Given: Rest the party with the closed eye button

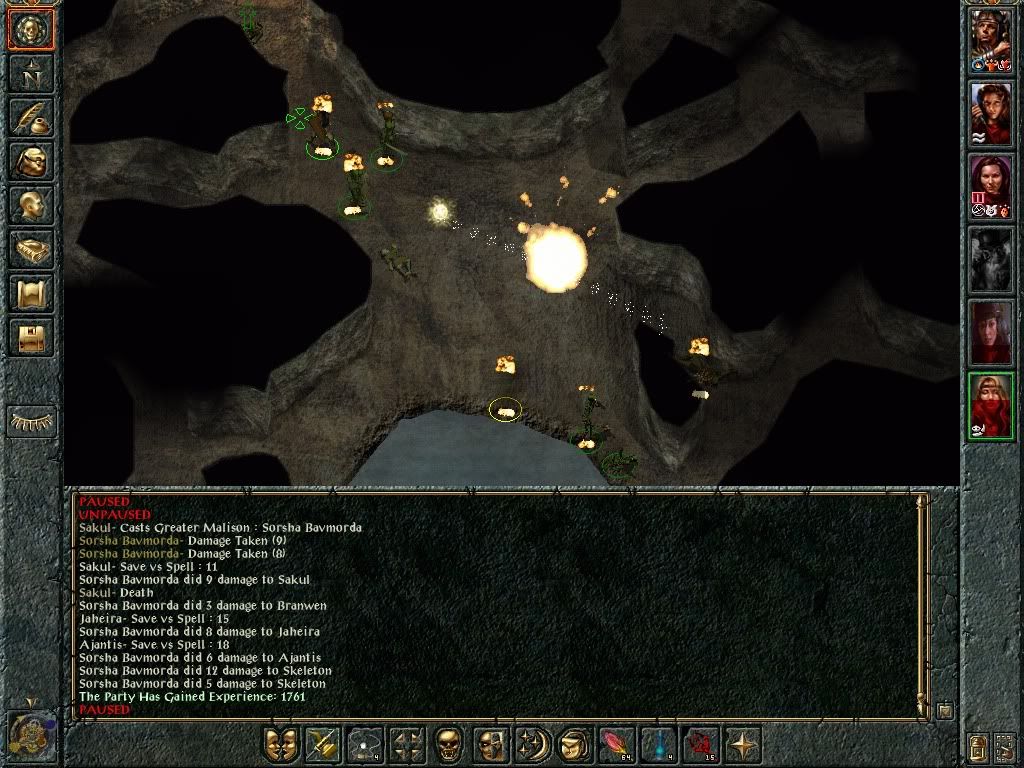Looking at the screenshot, I should click(x=32, y=421).
